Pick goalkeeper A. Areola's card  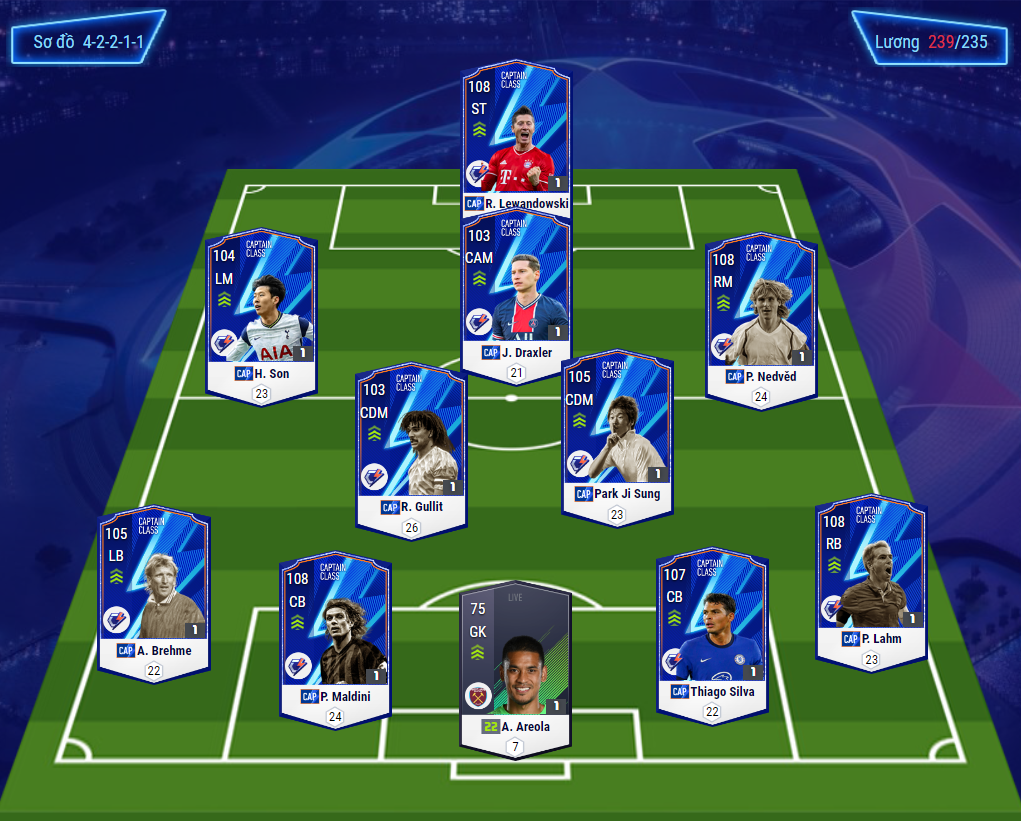[x=515, y=660]
